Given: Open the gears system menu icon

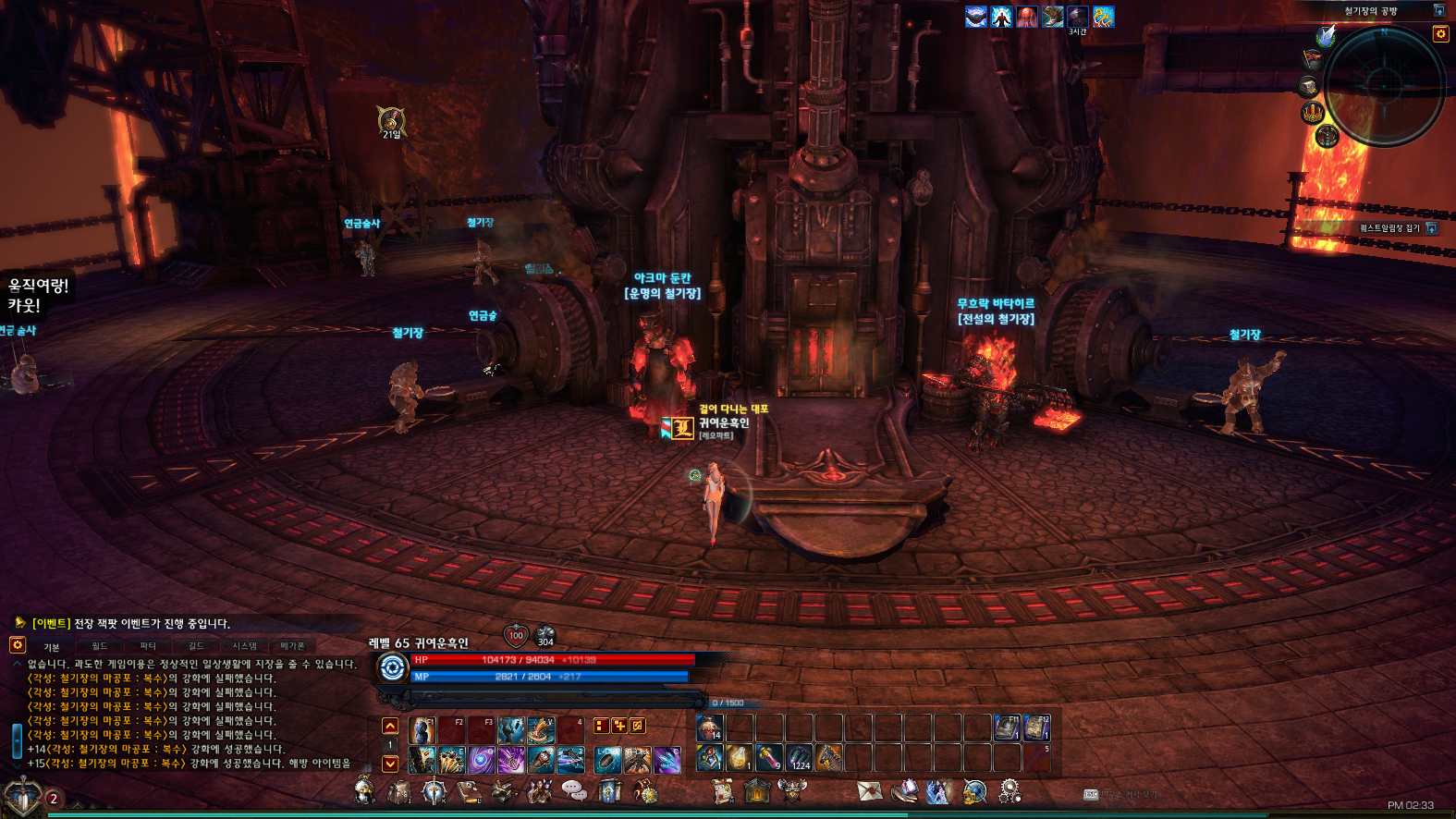Looking at the screenshot, I should coord(1009,791).
